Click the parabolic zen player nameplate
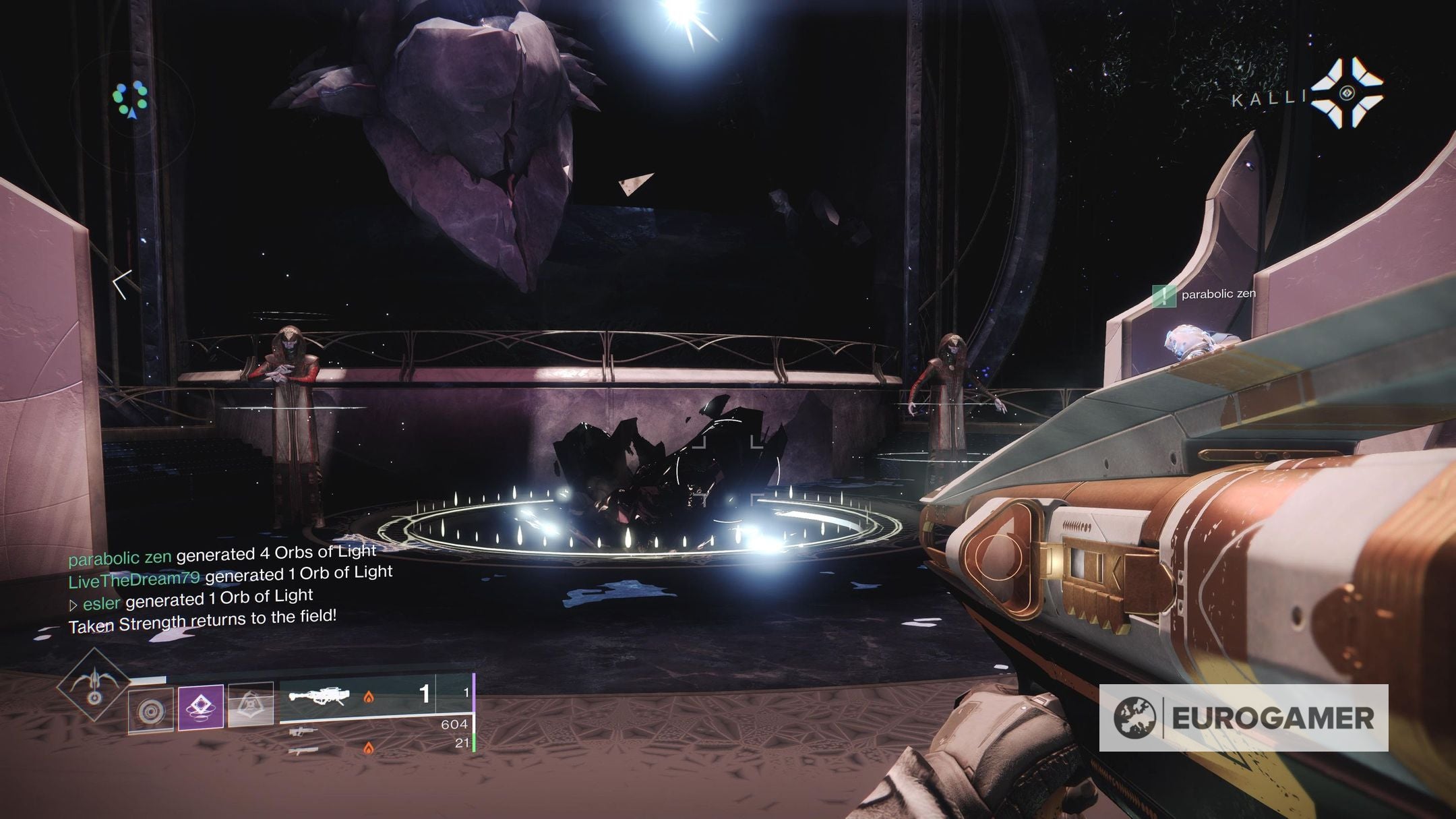Screen dimensions: 1456x819 [1219, 295]
